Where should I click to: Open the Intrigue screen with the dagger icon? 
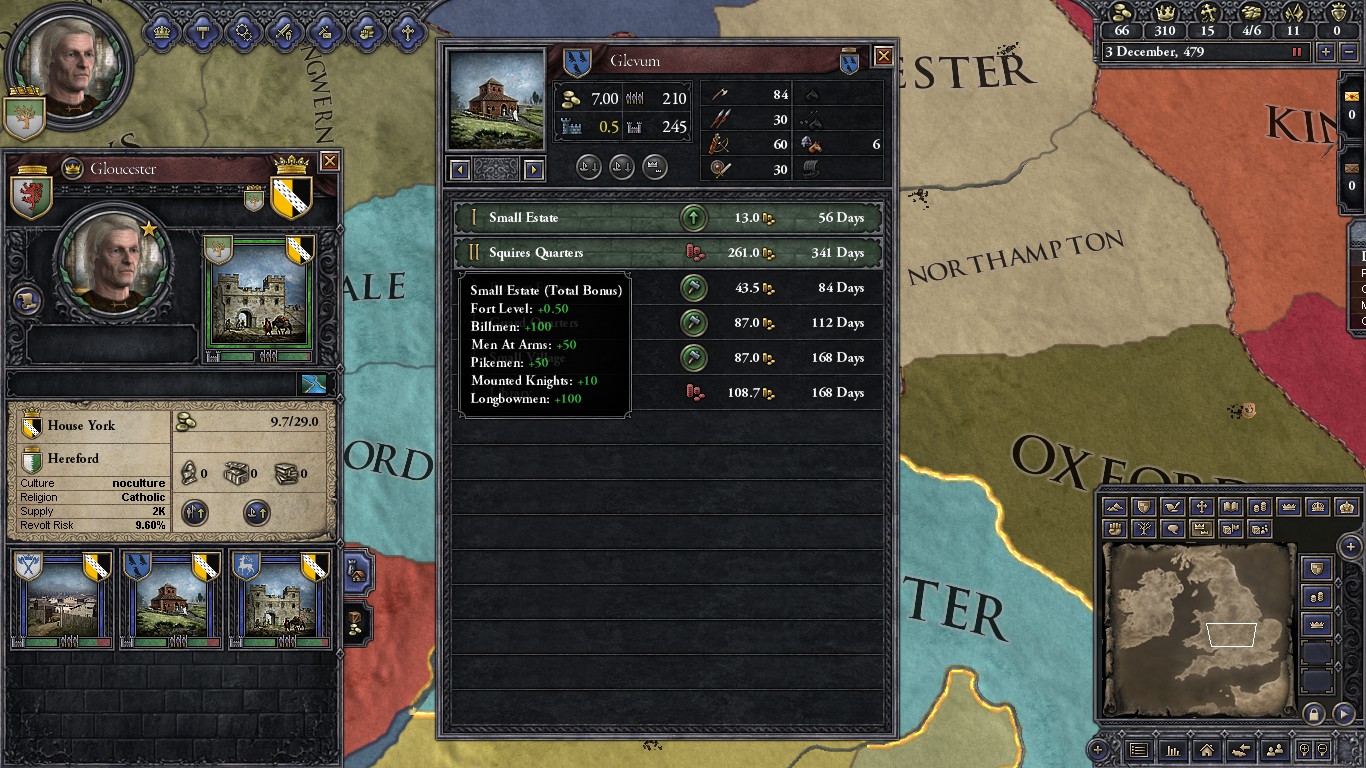[325, 31]
